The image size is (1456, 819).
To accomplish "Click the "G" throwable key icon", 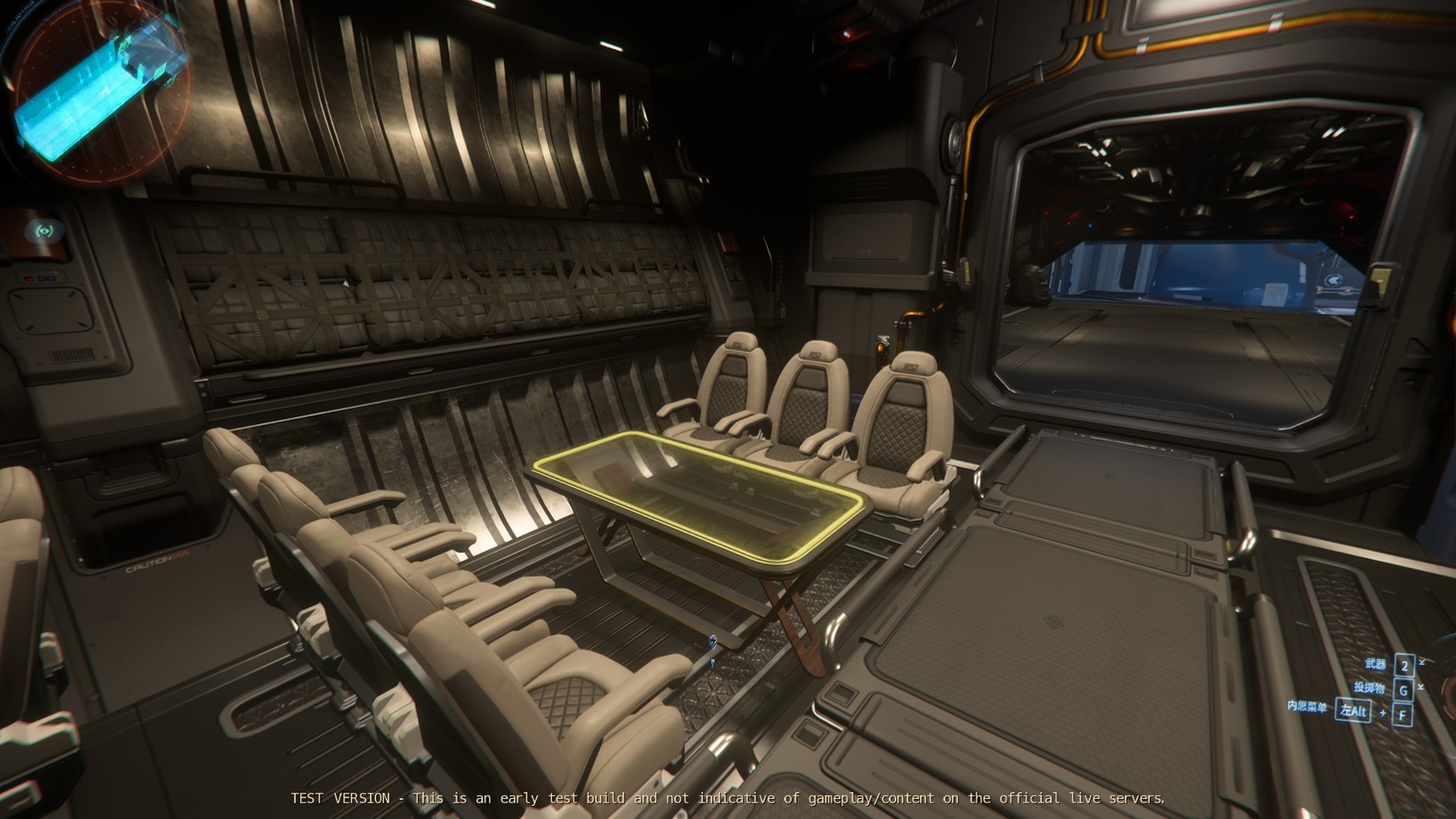I will (x=1403, y=689).
